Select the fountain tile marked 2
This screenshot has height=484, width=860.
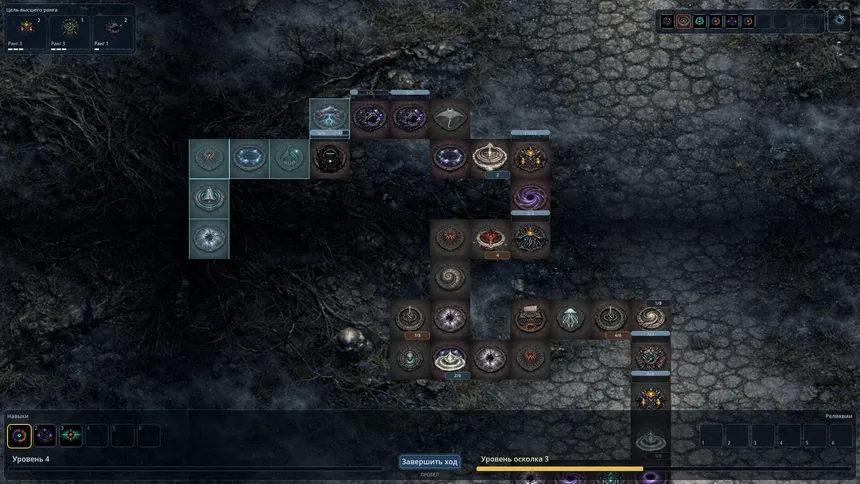(x=490, y=157)
